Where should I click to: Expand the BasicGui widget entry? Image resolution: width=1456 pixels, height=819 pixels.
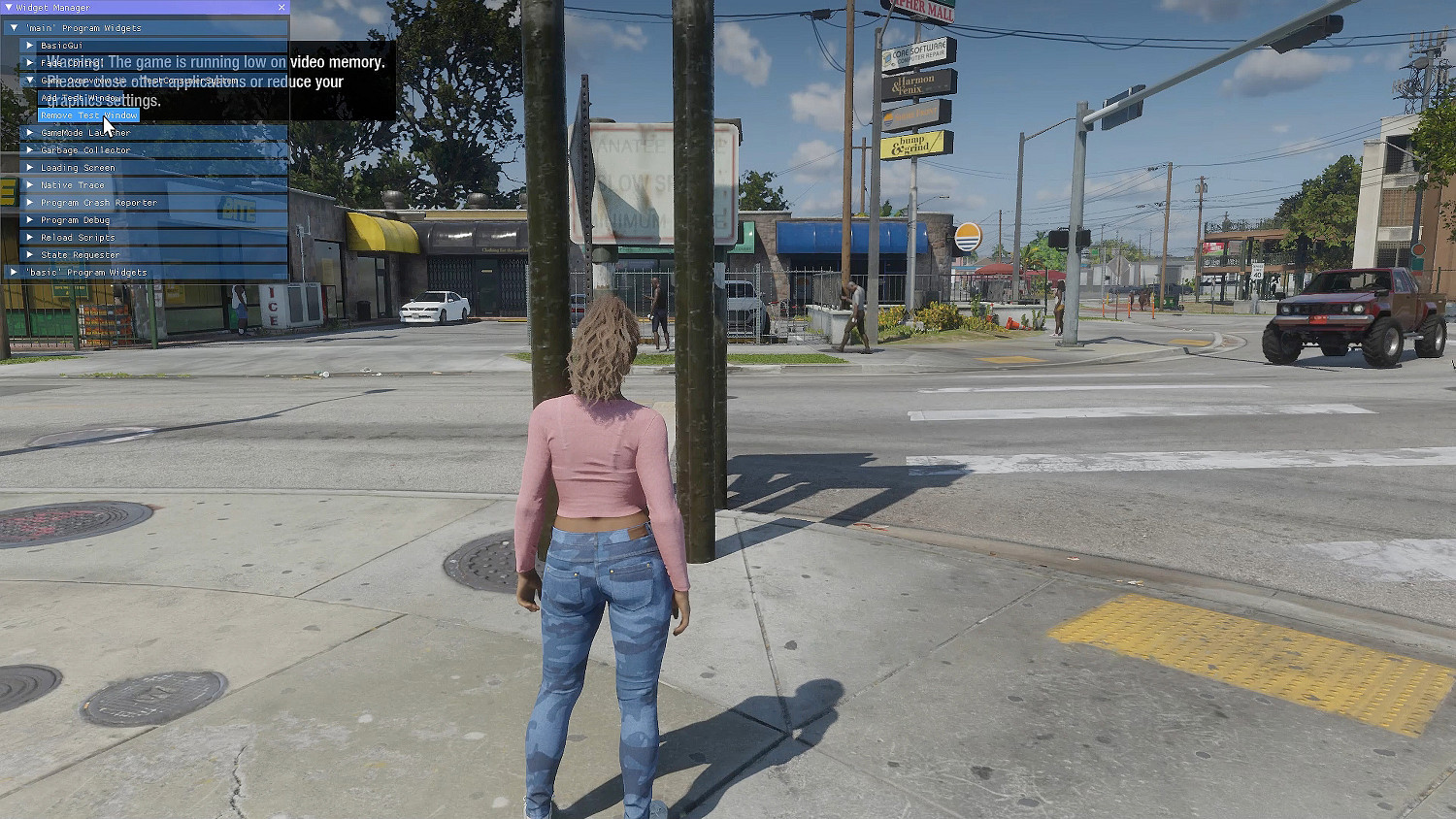29,45
